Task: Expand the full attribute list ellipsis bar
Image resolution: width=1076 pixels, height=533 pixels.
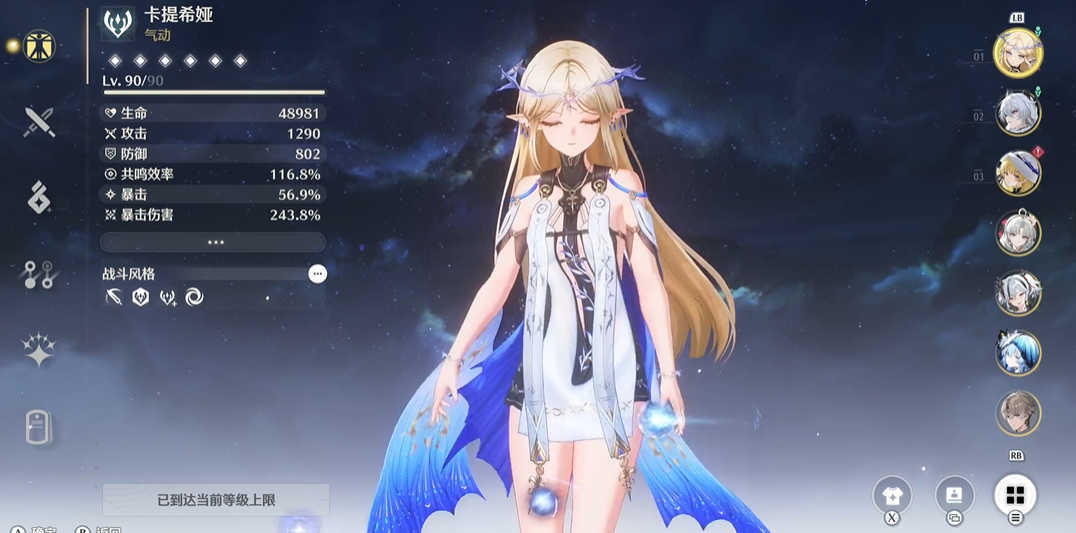Action: click(213, 242)
